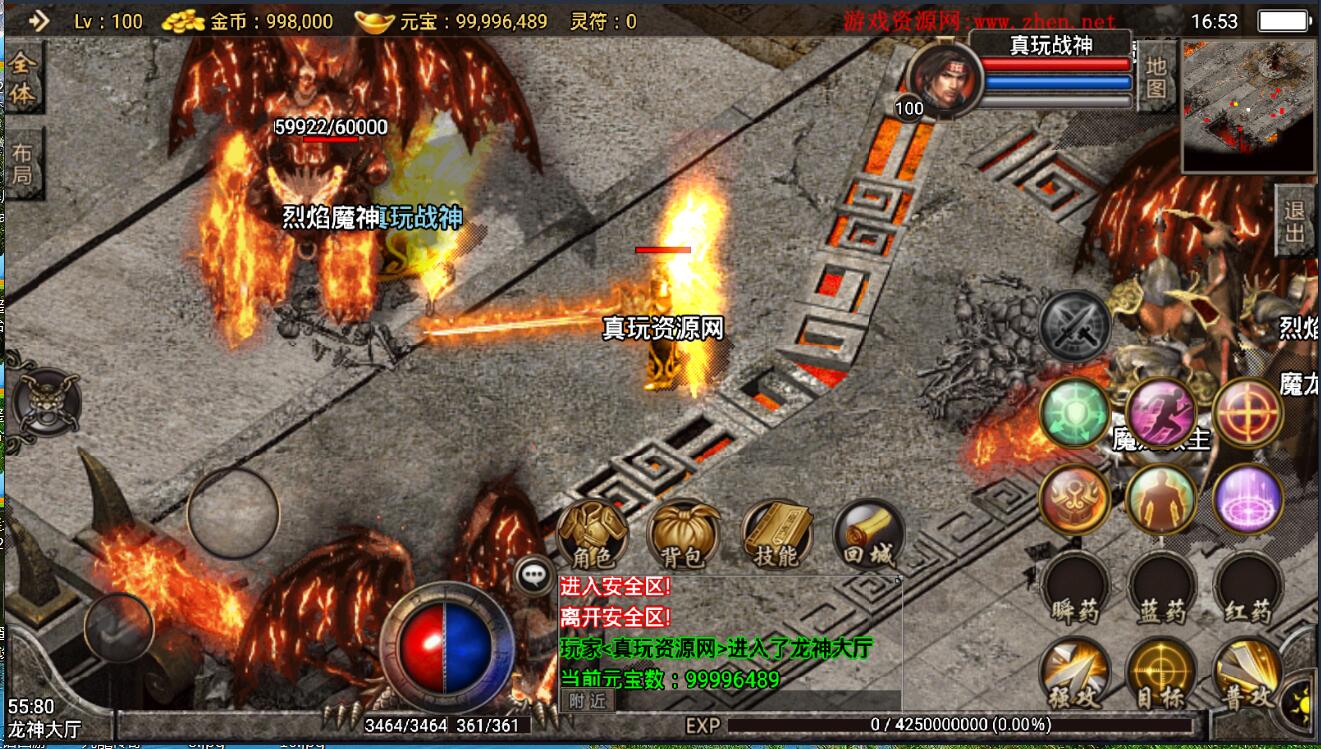1321x749 pixels.
Task: Open the 角色 character panel
Action: click(x=592, y=534)
